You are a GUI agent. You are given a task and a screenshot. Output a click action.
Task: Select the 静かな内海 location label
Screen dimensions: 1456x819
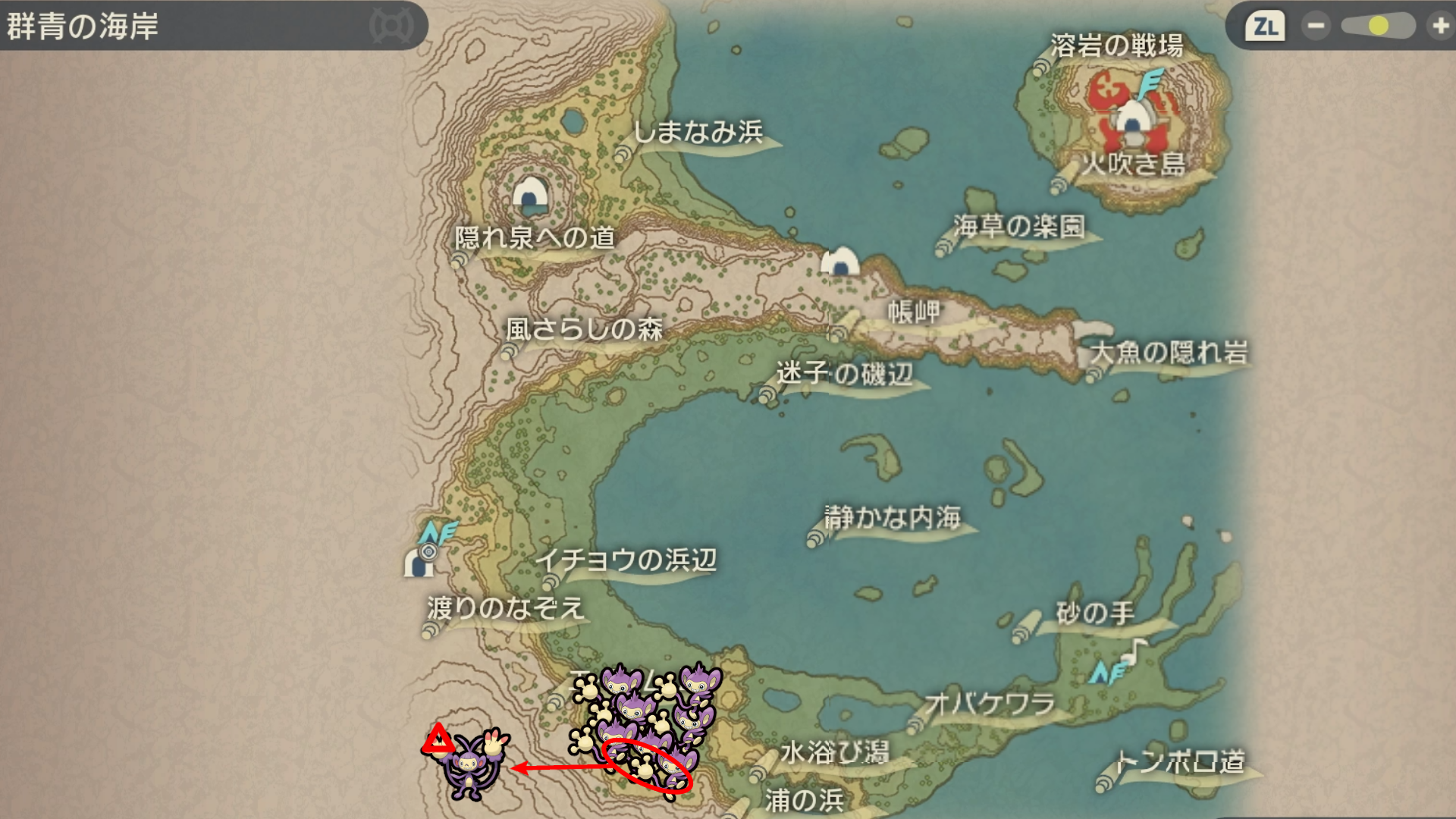[893, 518]
